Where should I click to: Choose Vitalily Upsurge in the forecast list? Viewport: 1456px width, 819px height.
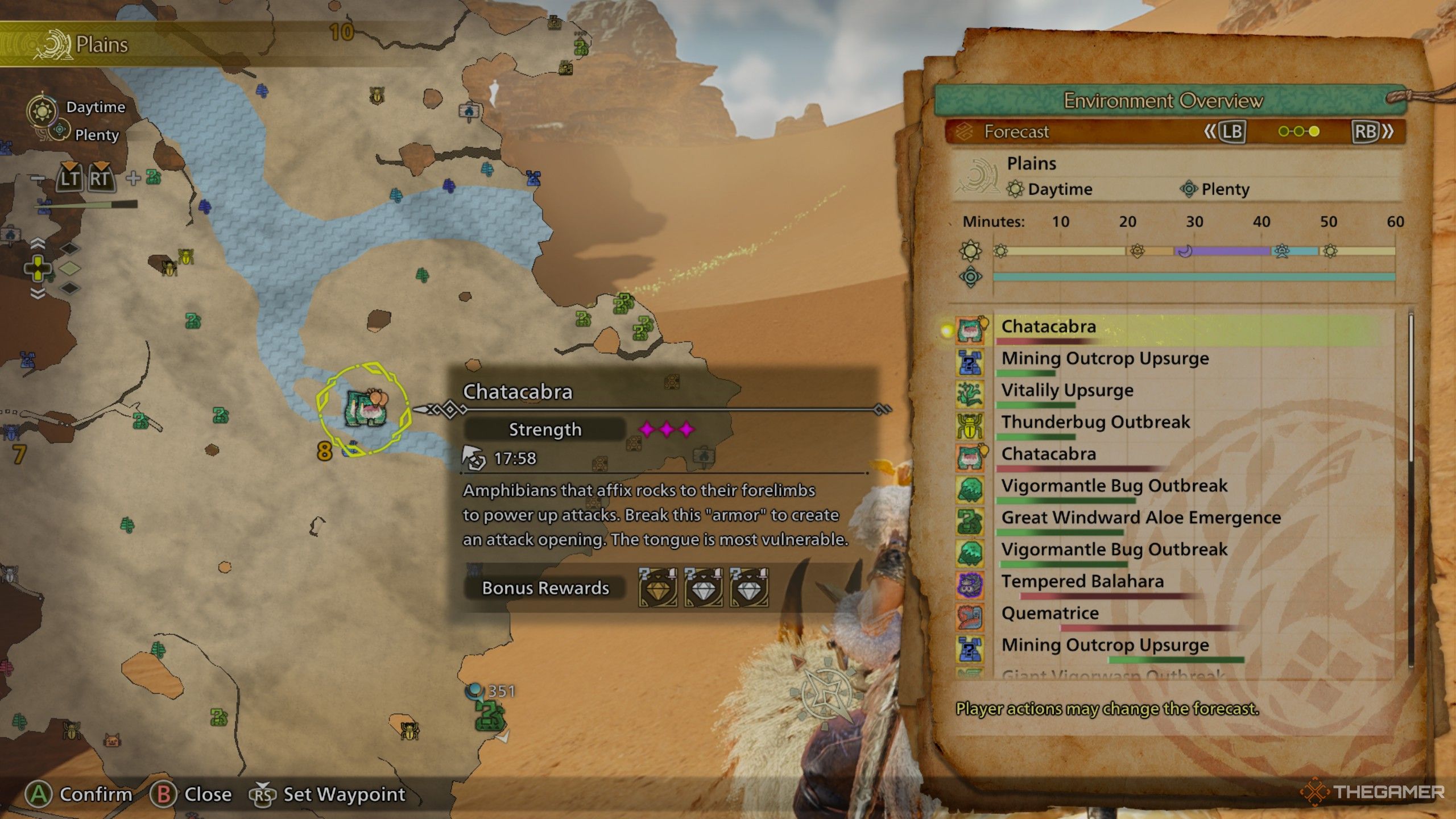coord(1067,391)
